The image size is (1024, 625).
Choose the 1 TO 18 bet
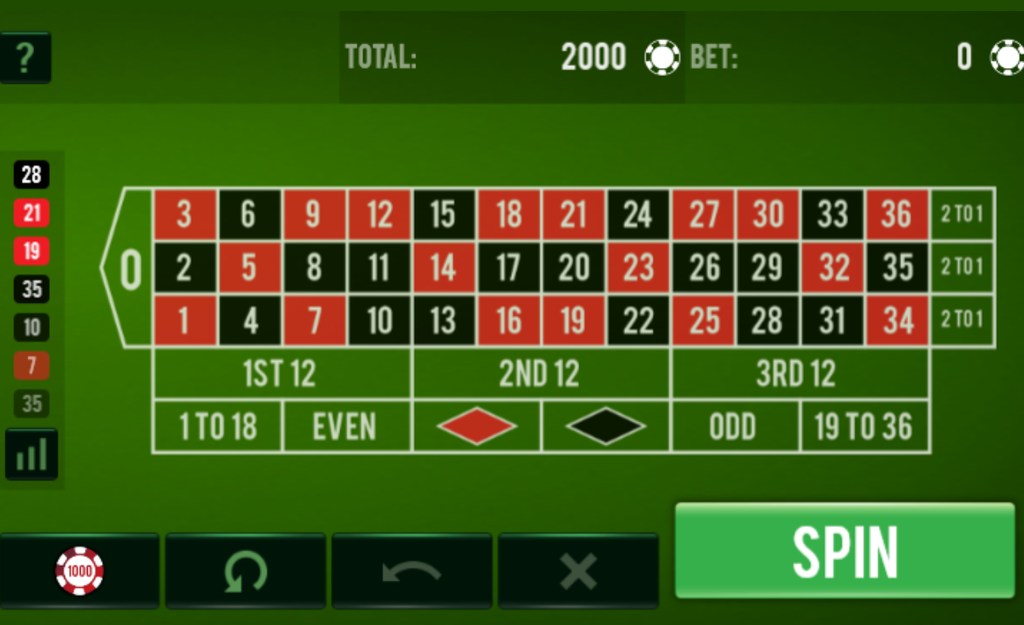point(217,427)
